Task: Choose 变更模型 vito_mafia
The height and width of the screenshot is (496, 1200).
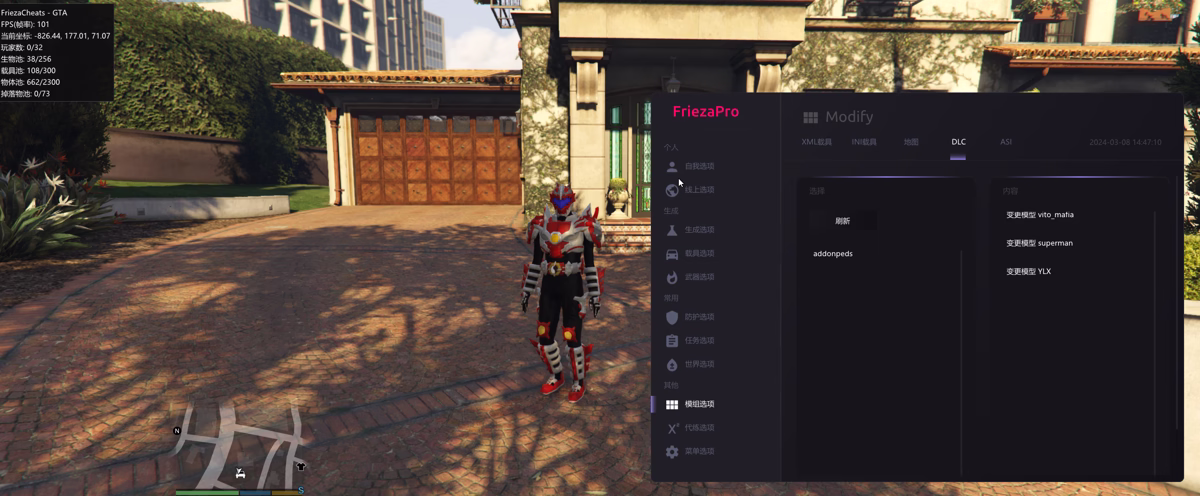Action: [1040, 215]
